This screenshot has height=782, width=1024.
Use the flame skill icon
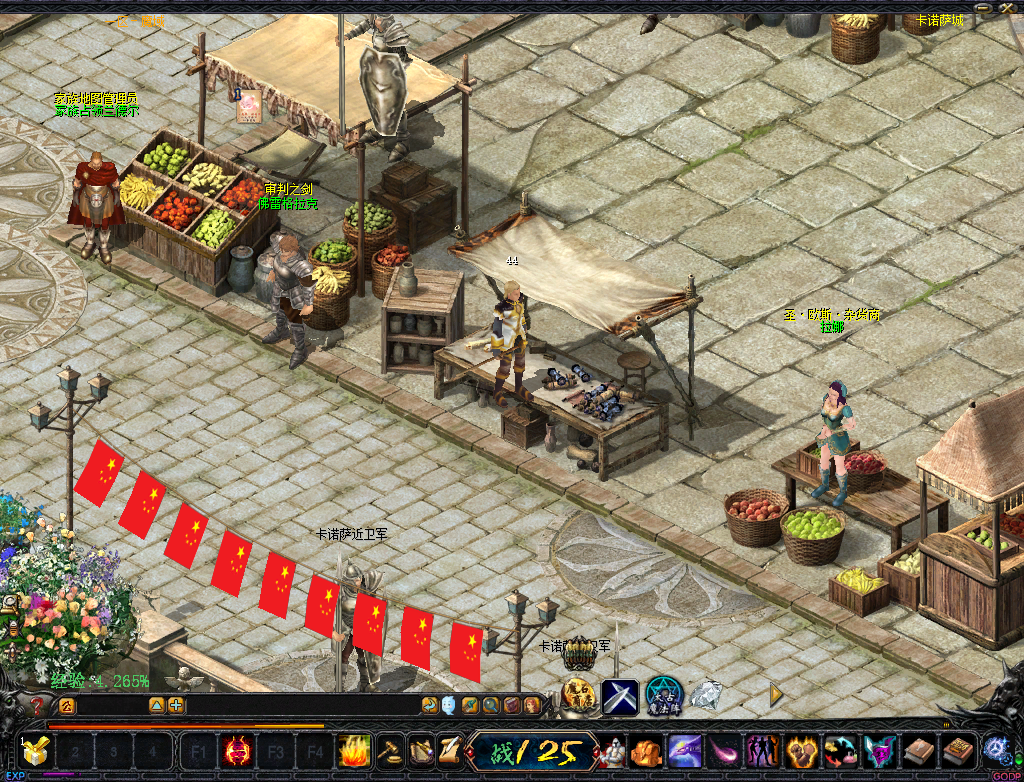pyautogui.click(x=354, y=750)
